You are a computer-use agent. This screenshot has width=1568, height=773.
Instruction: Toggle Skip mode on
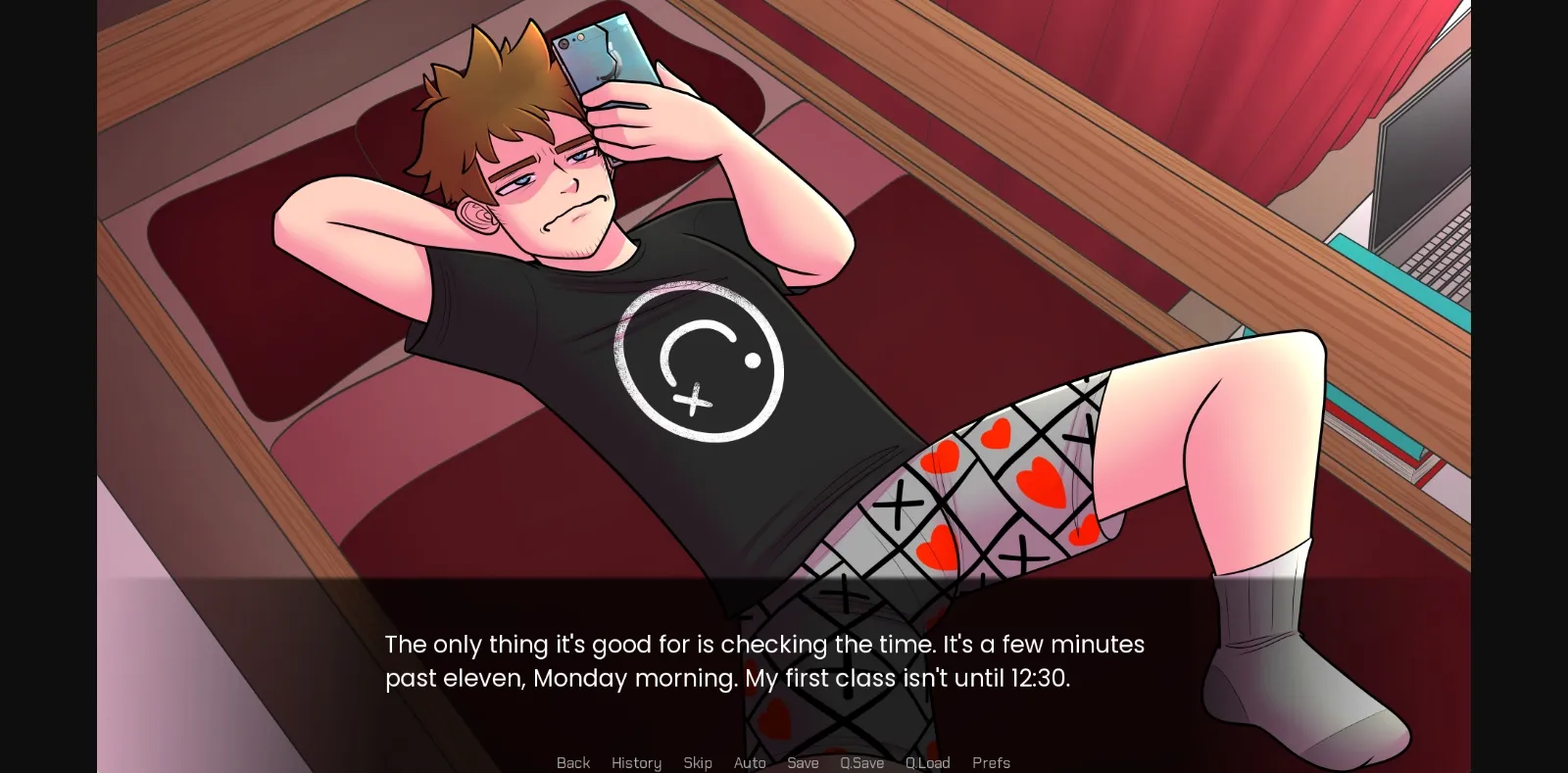698,762
